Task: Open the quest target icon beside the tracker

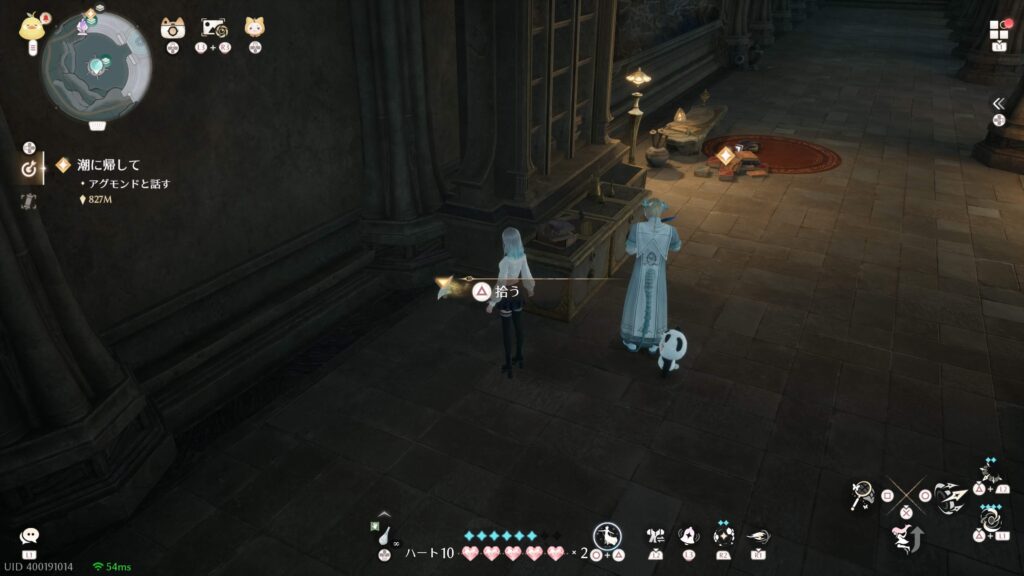Action: pyautogui.click(x=29, y=169)
